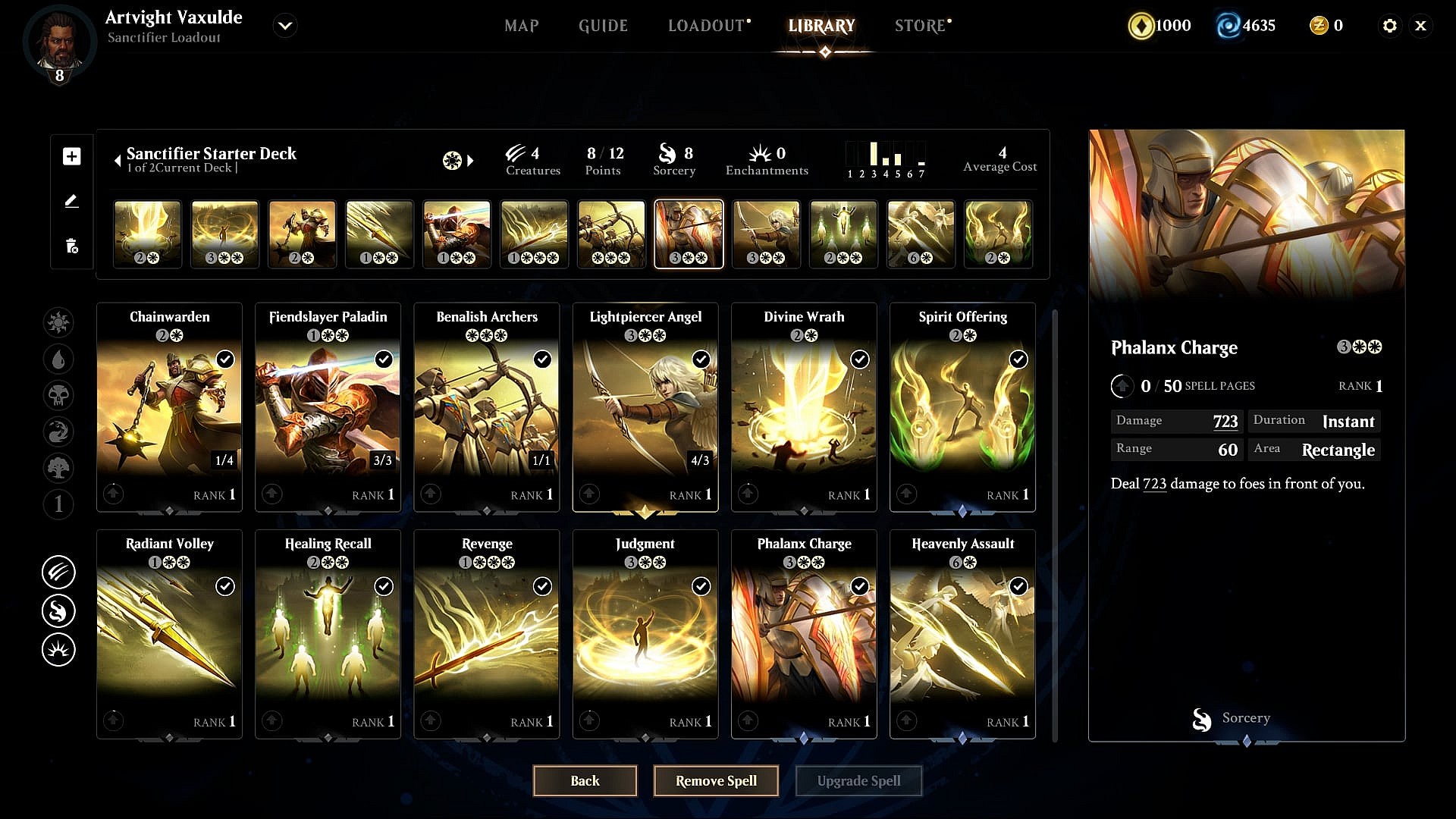Viewport: 1456px width, 819px height.
Task: Go to the LOADOUT tab
Action: click(706, 26)
